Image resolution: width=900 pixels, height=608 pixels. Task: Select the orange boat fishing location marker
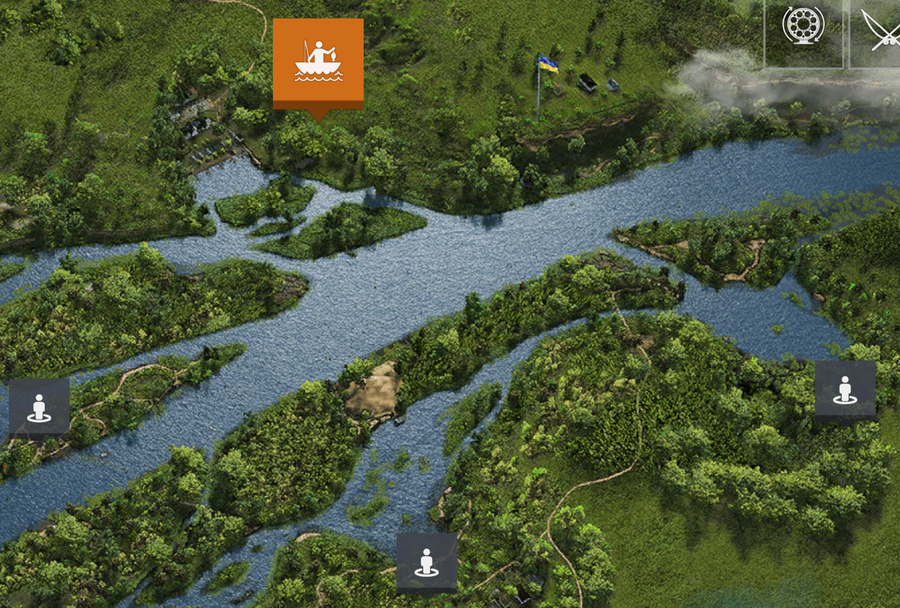click(318, 62)
